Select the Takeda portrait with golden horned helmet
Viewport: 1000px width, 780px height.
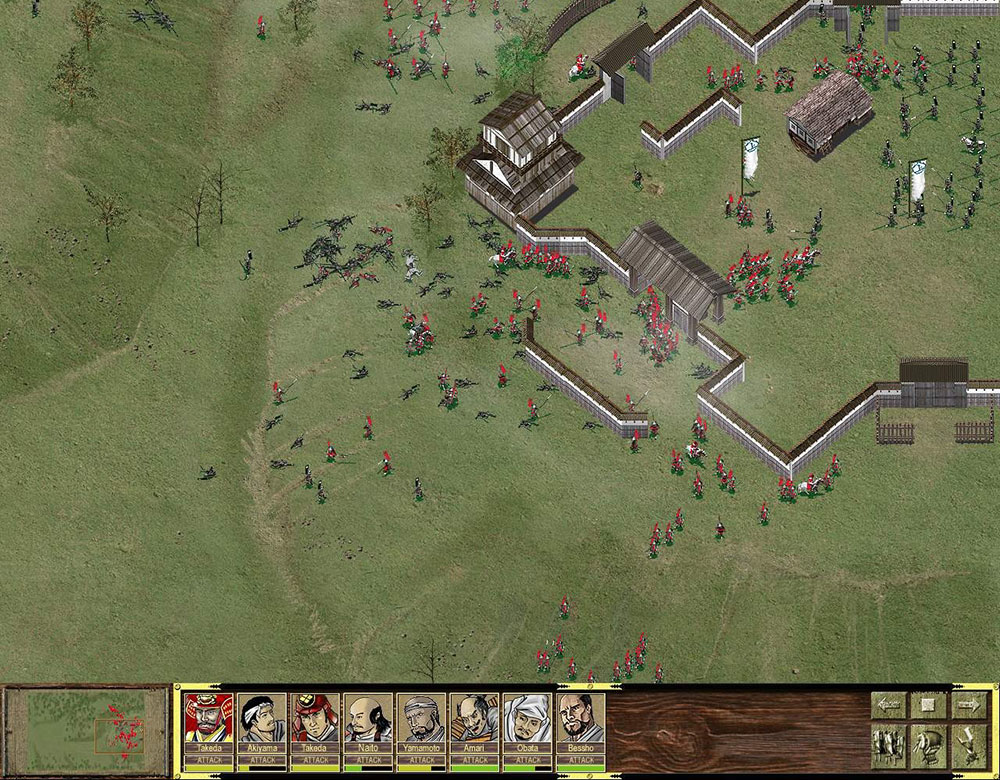tap(209, 720)
